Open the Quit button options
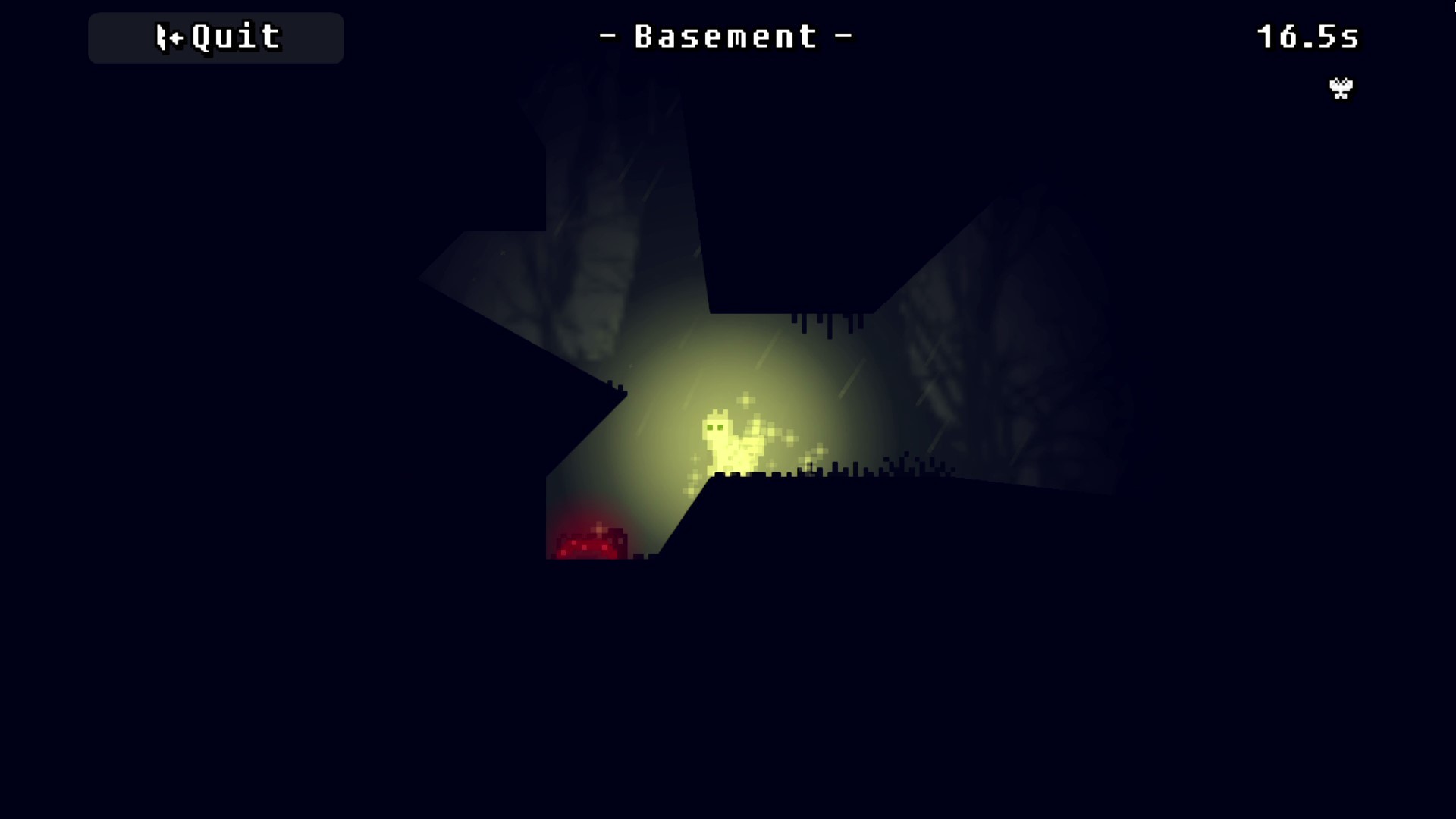Image resolution: width=1456 pixels, height=819 pixels. point(215,38)
